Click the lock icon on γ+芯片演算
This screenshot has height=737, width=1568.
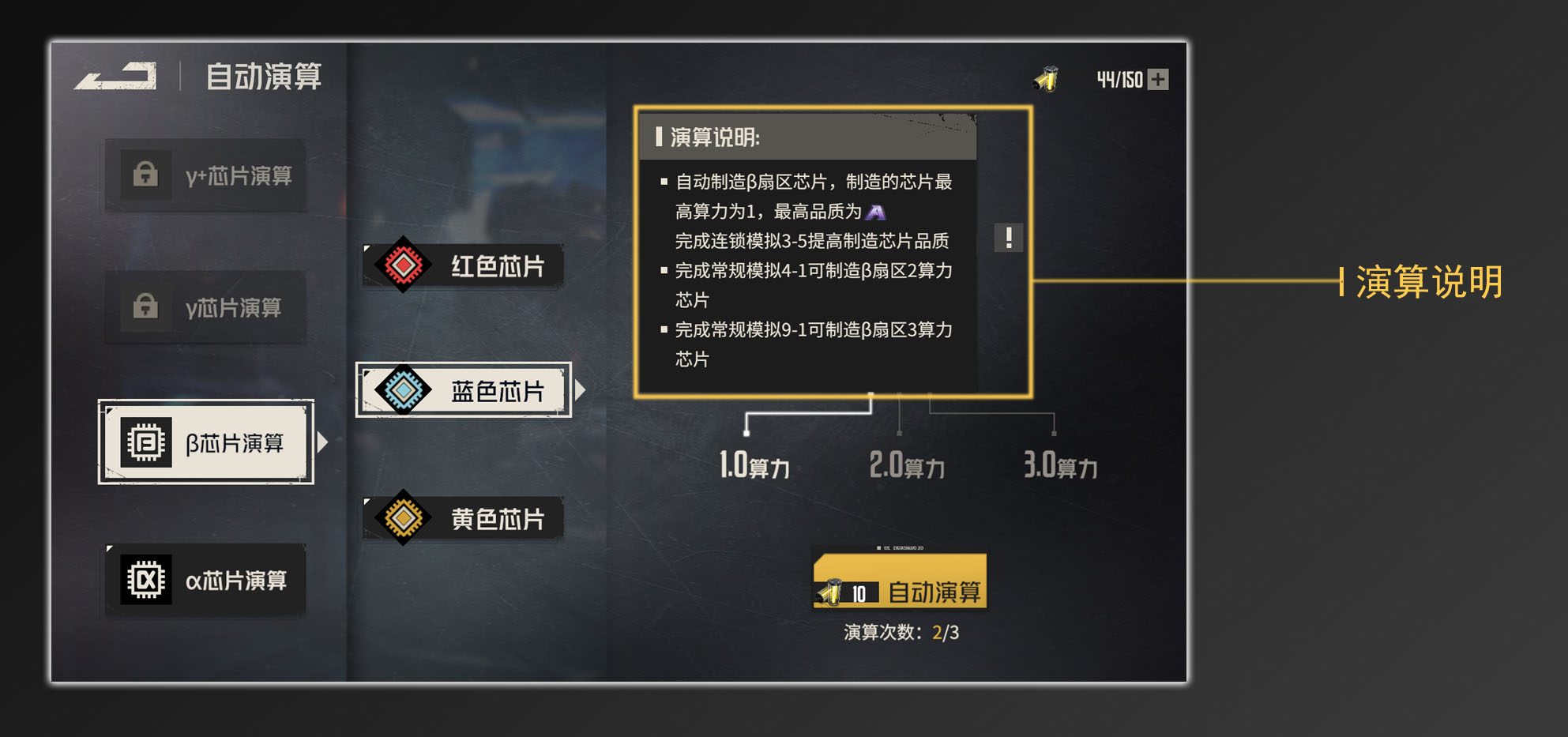click(x=147, y=175)
